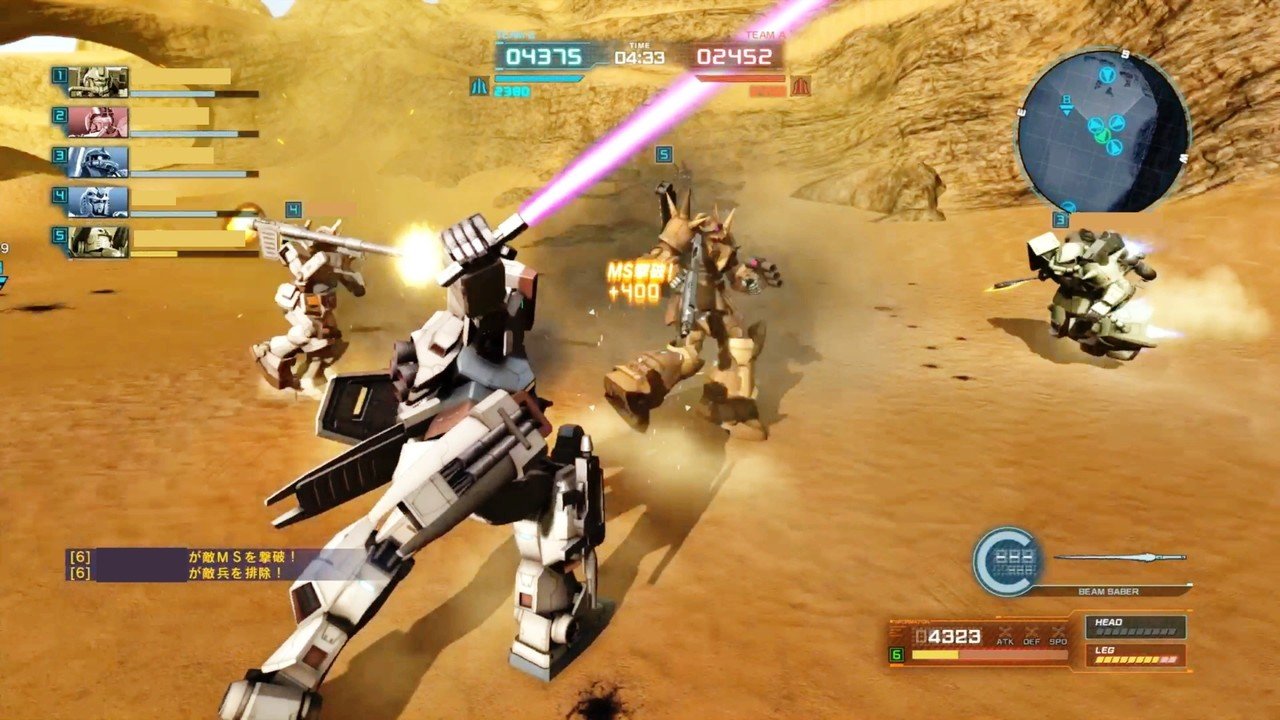Pick squad member 4 portrait

pos(98,201)
